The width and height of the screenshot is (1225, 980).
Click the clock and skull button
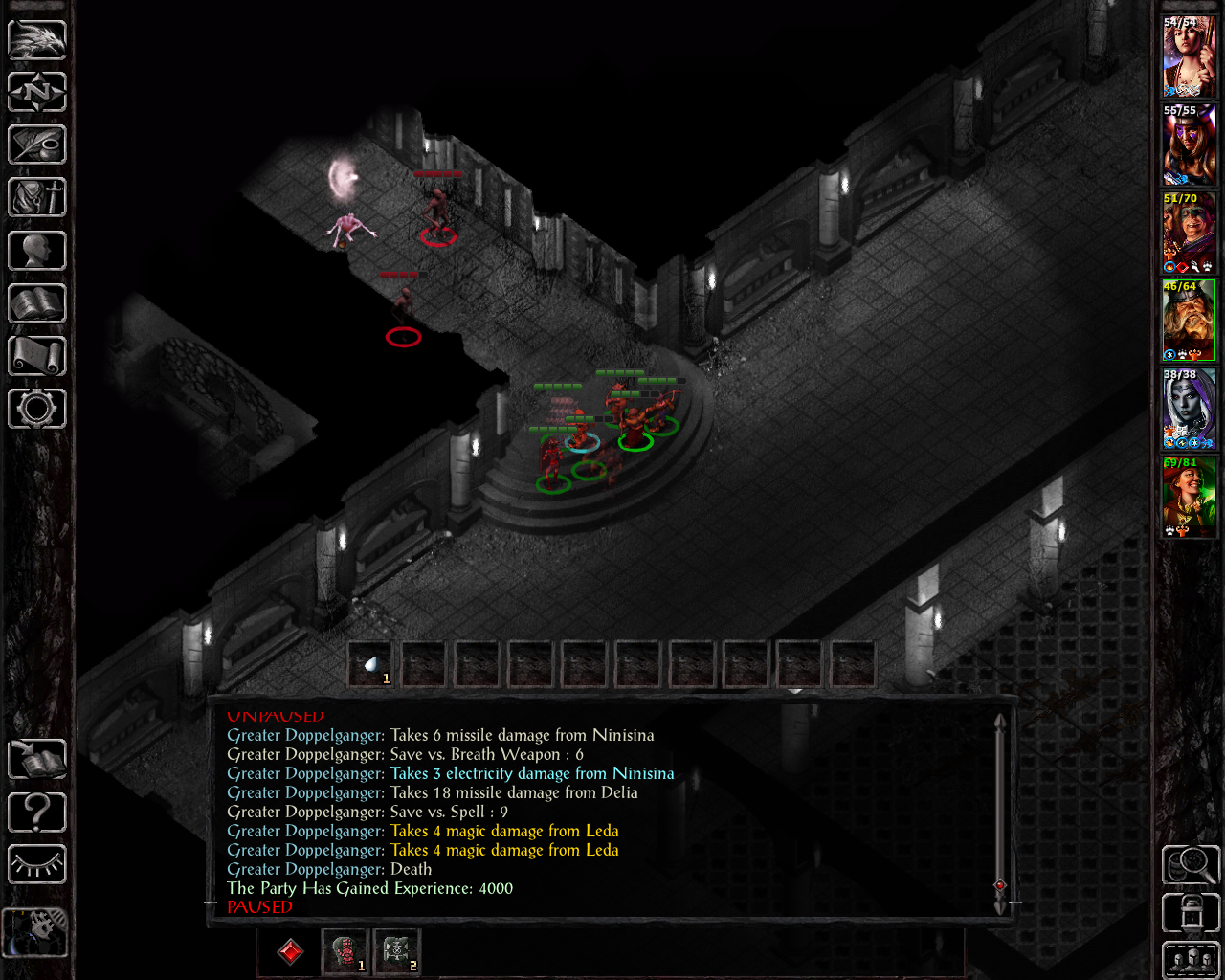coord(36,930)
